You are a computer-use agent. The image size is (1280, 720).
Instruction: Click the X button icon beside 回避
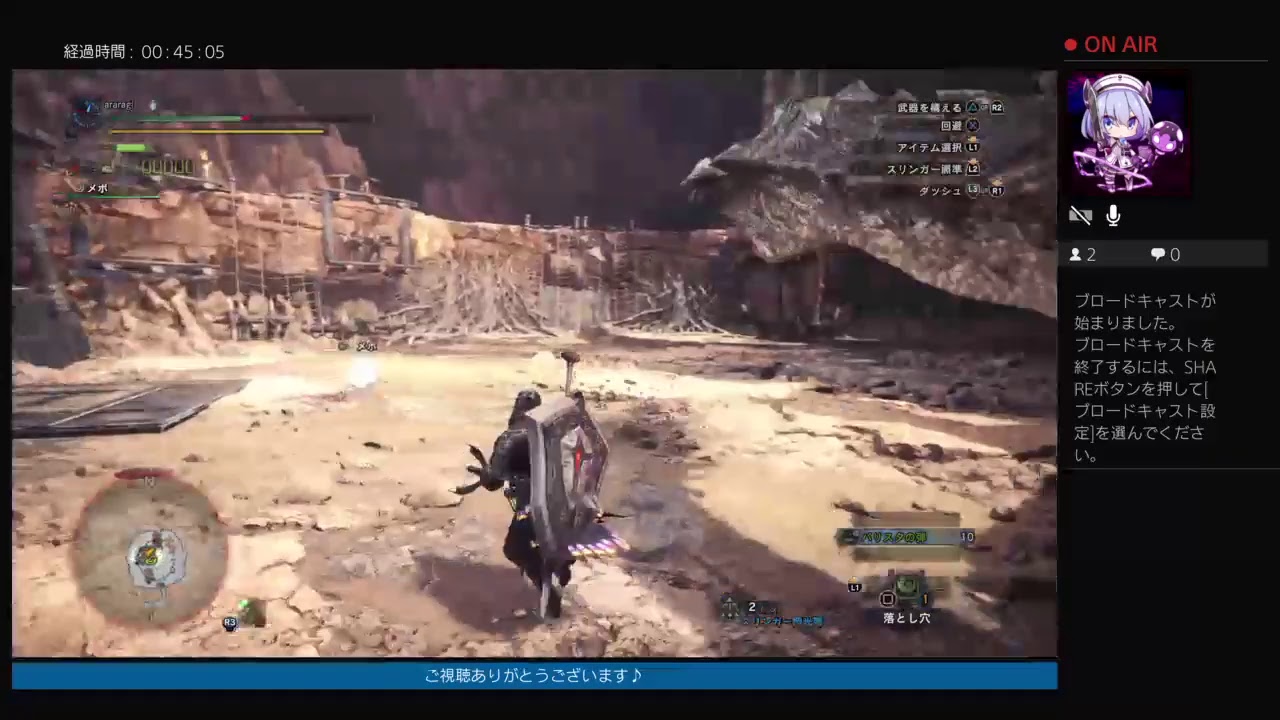(x=973, y=125)
